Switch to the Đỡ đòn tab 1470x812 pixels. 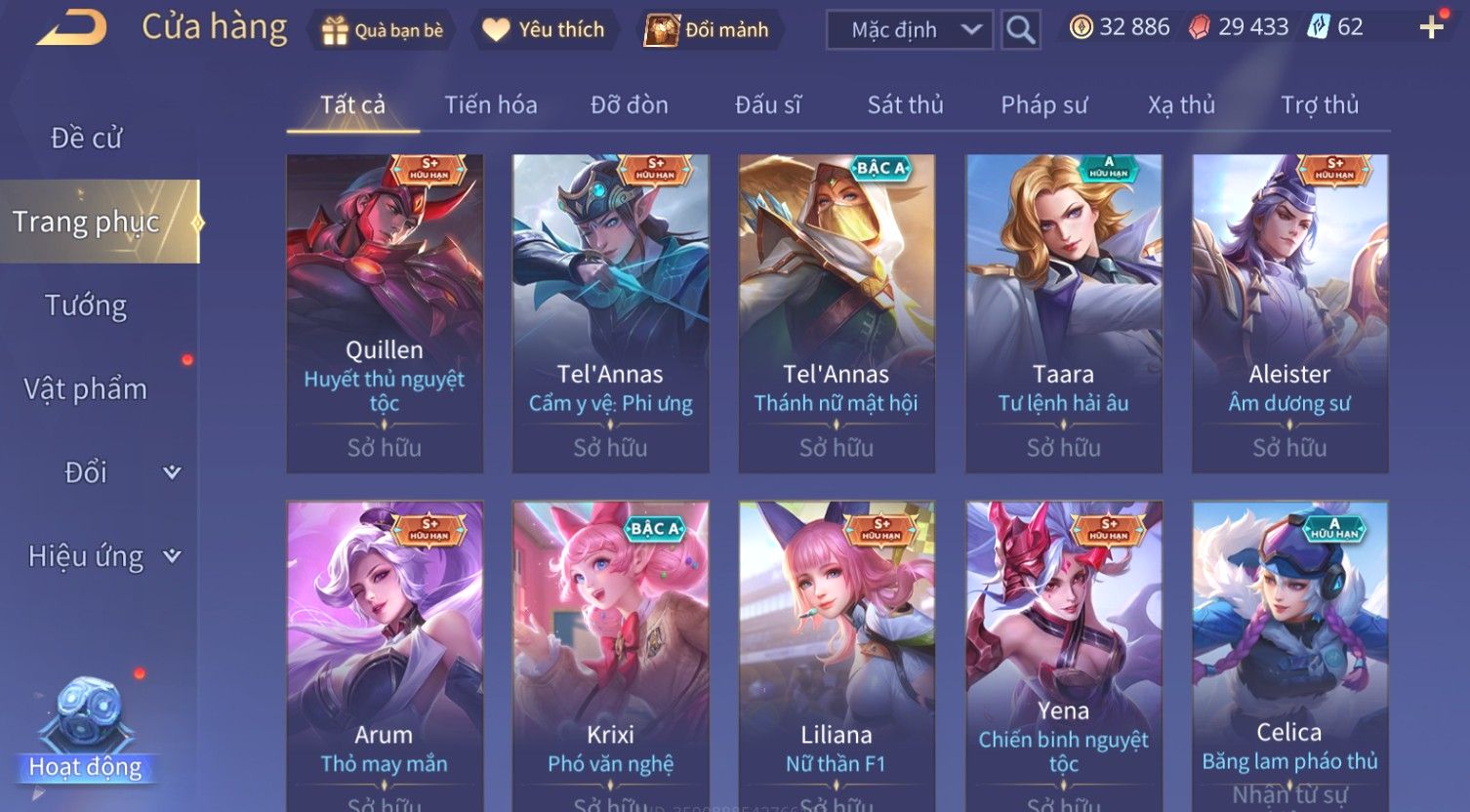click(629, 104)
